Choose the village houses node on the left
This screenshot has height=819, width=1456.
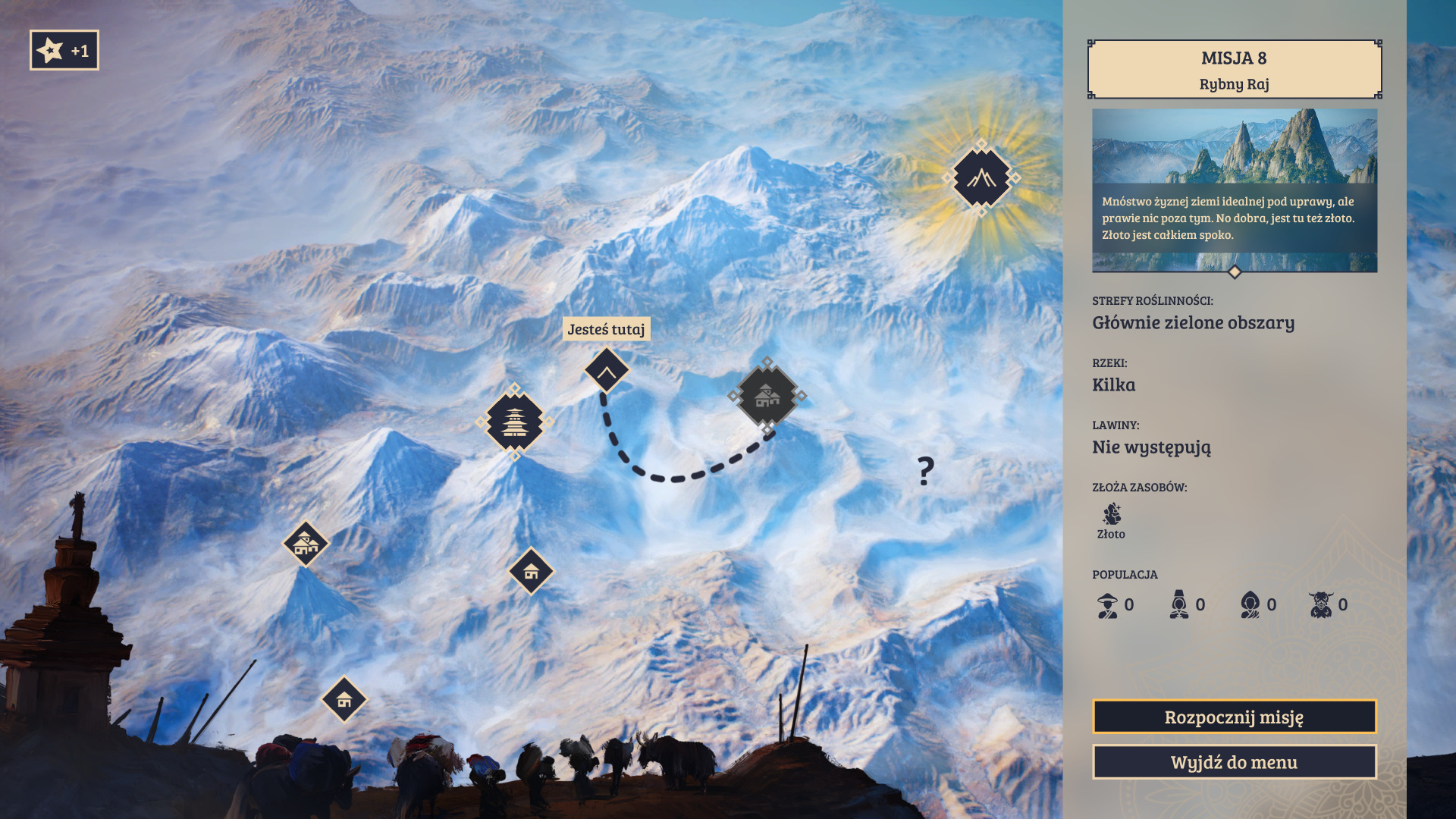(306, 543)
